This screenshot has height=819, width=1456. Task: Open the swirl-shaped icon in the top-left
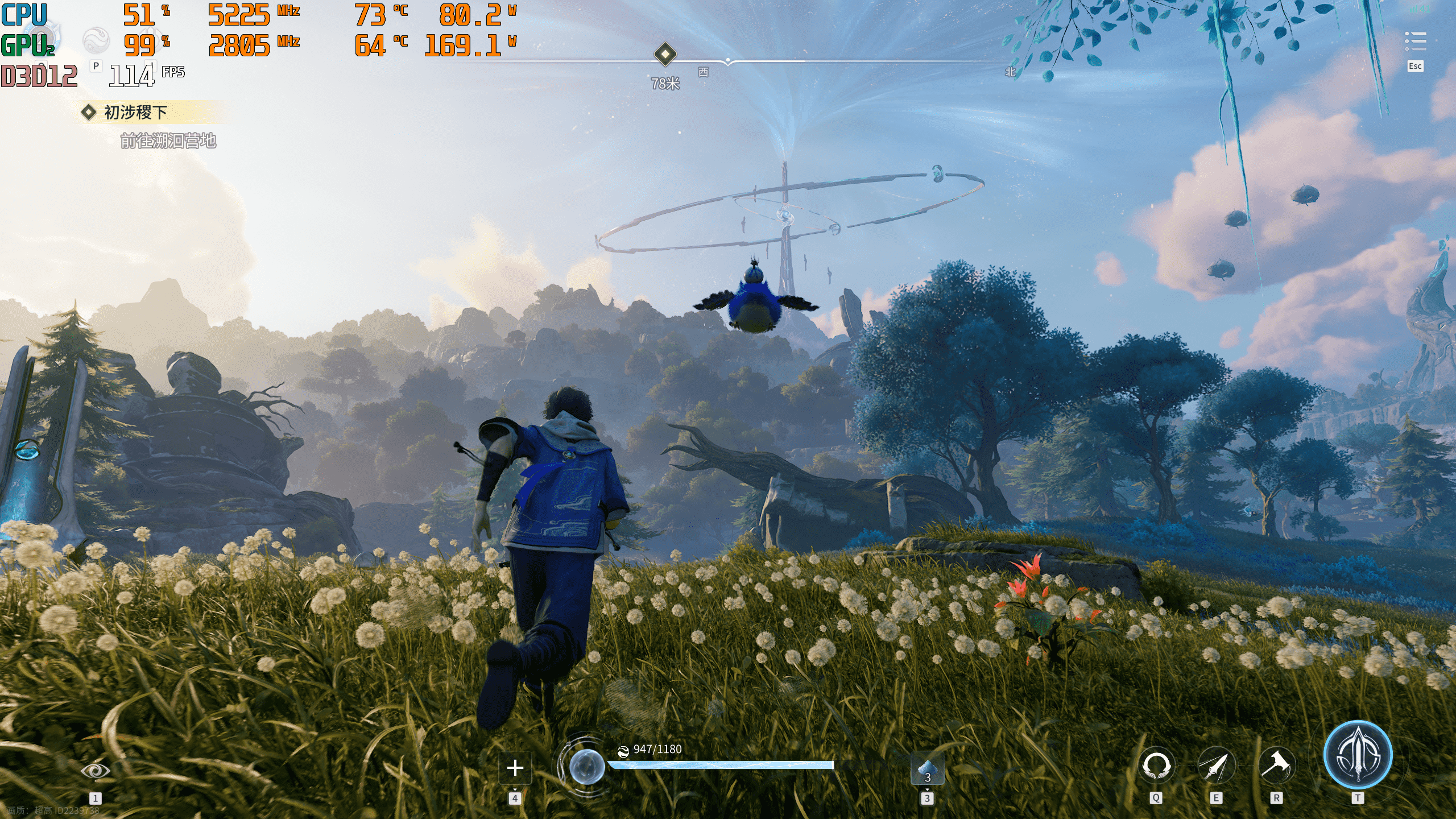point(96,40)
